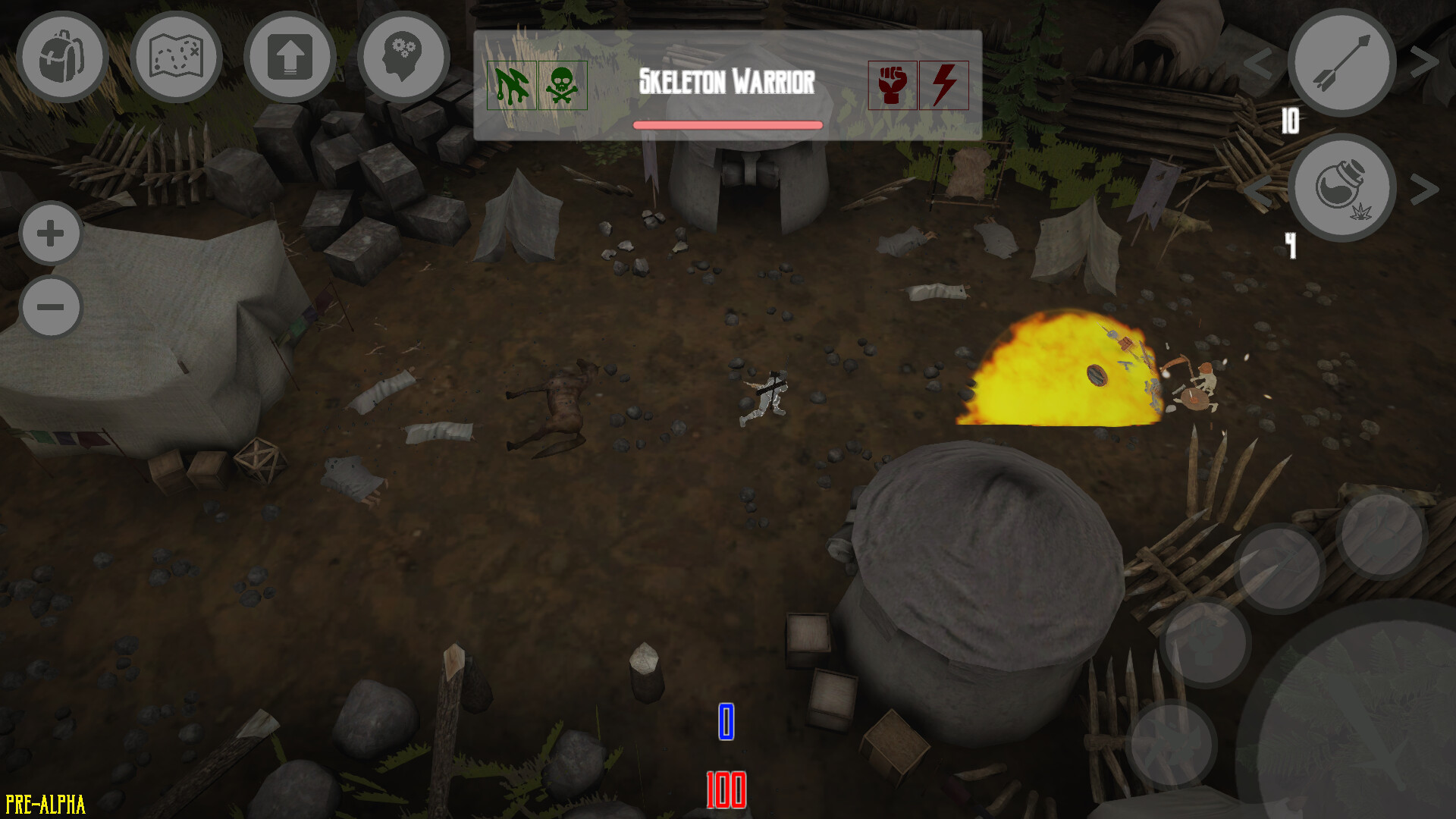Inspect the green claw debuff on Skeleton Warrior

(x=511, y=86)
